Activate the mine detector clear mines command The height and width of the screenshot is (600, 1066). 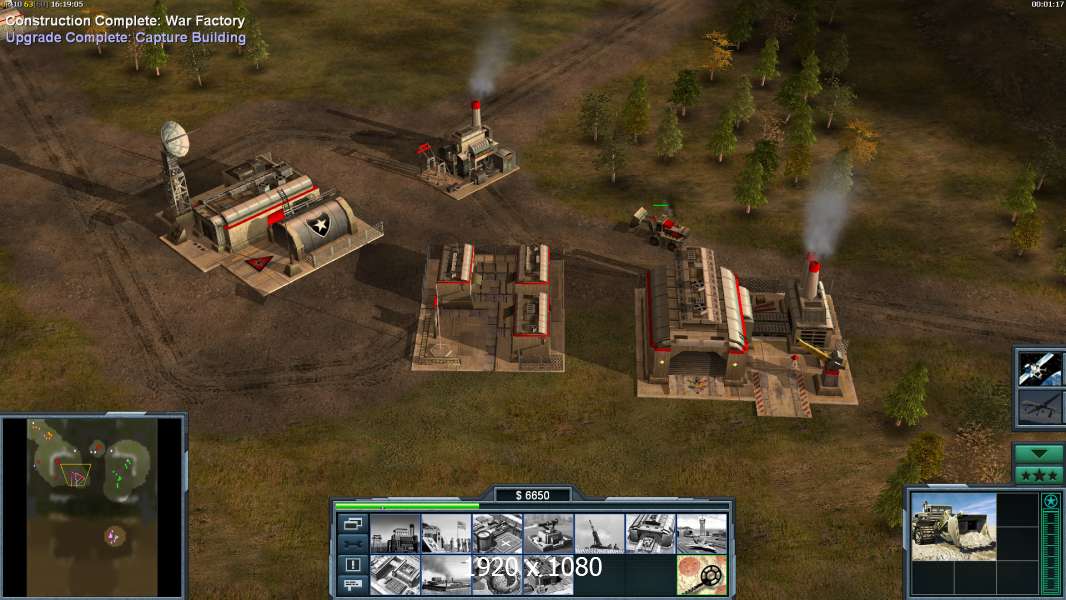[x=701, y=575]
